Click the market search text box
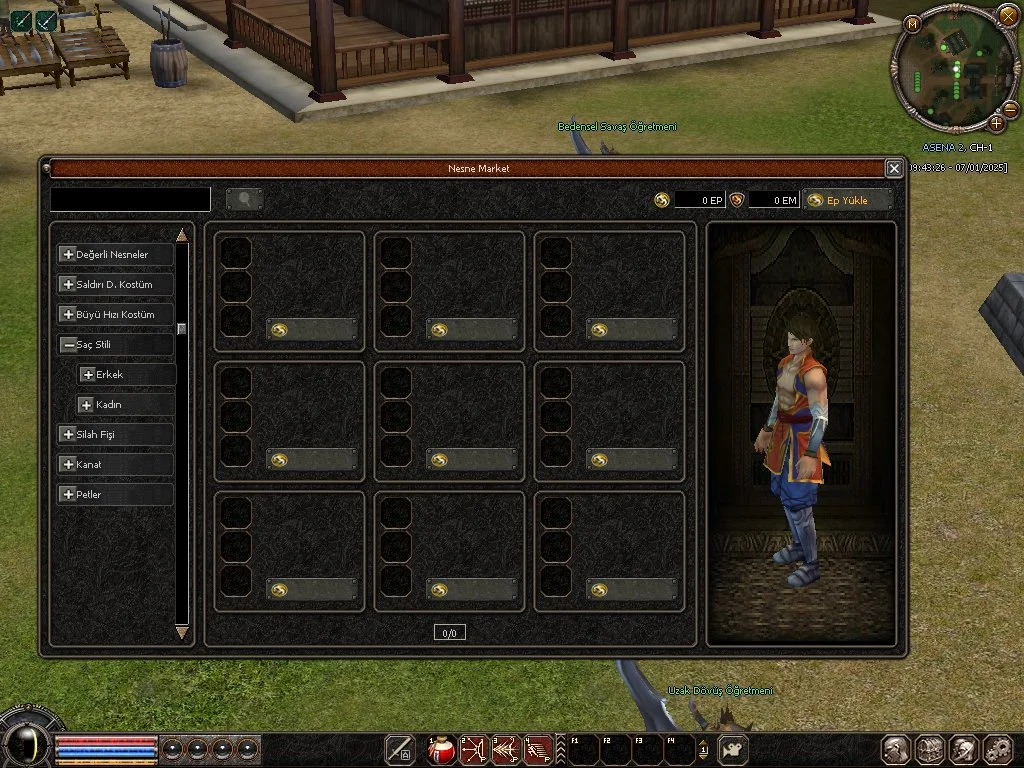Viewport: 1024px width, 768px height. (x=131, y=199)
